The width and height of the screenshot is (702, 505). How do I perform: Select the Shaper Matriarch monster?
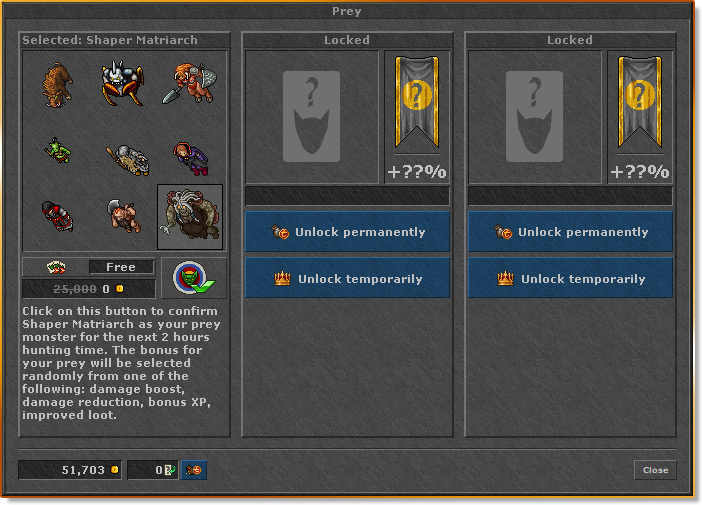point(190,216)
